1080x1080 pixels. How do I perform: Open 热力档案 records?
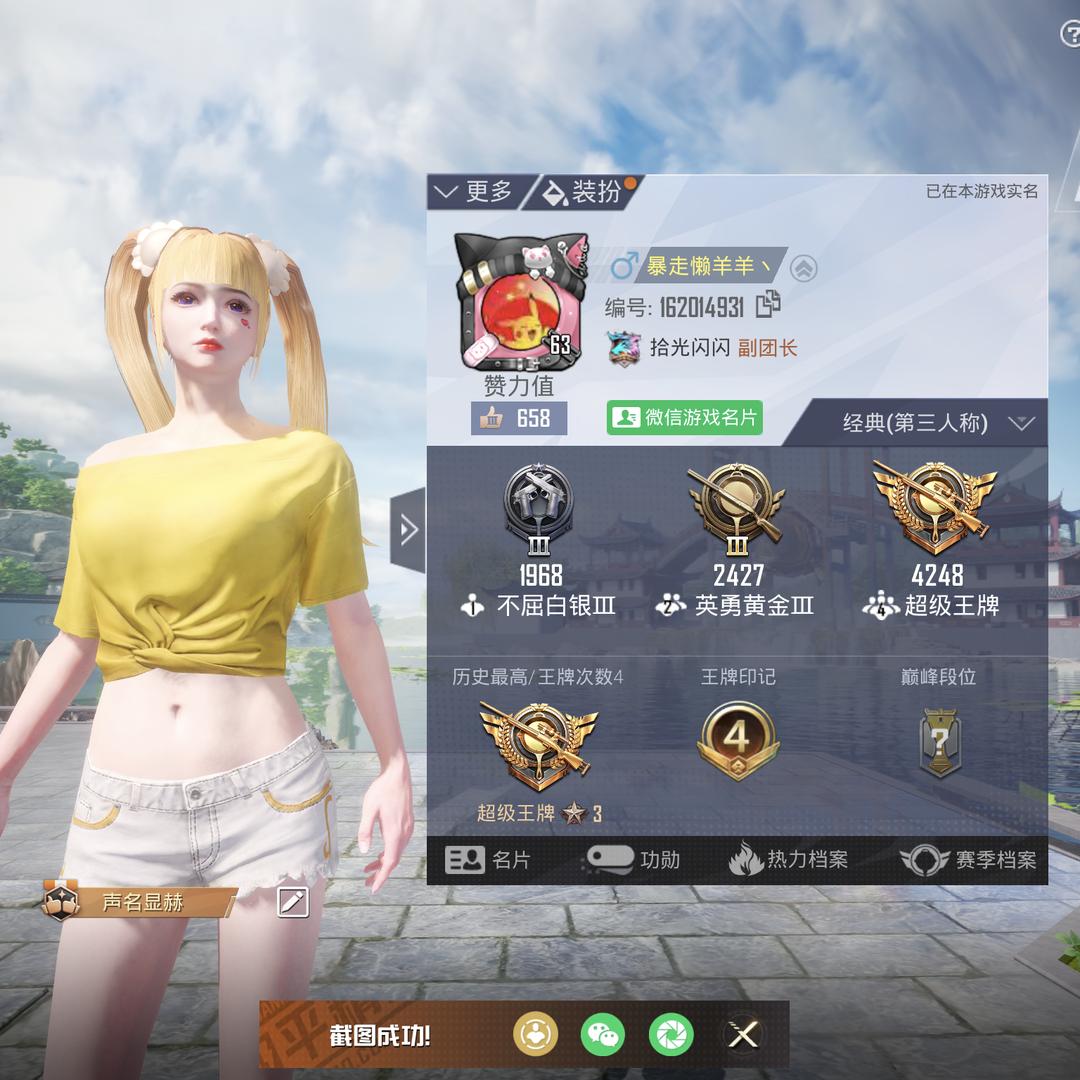click(x=789, y=860)
